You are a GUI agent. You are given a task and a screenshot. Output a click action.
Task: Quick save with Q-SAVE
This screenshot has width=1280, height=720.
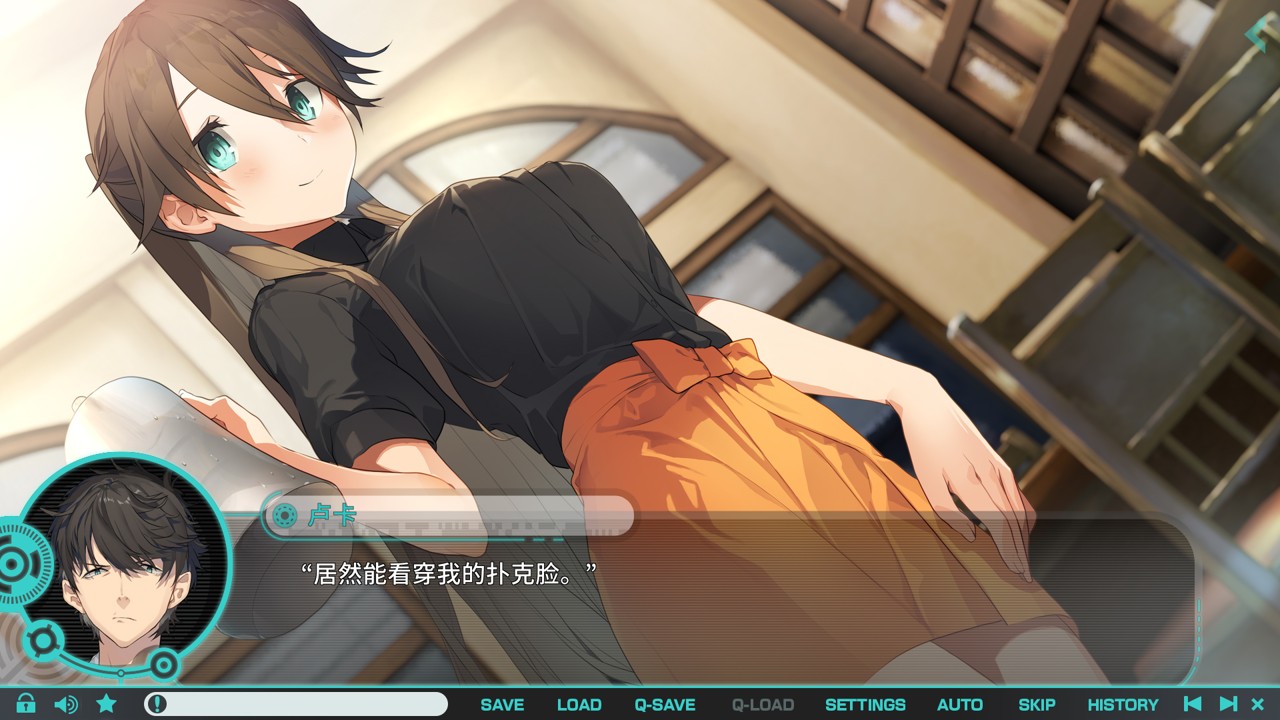coord(665,704)
